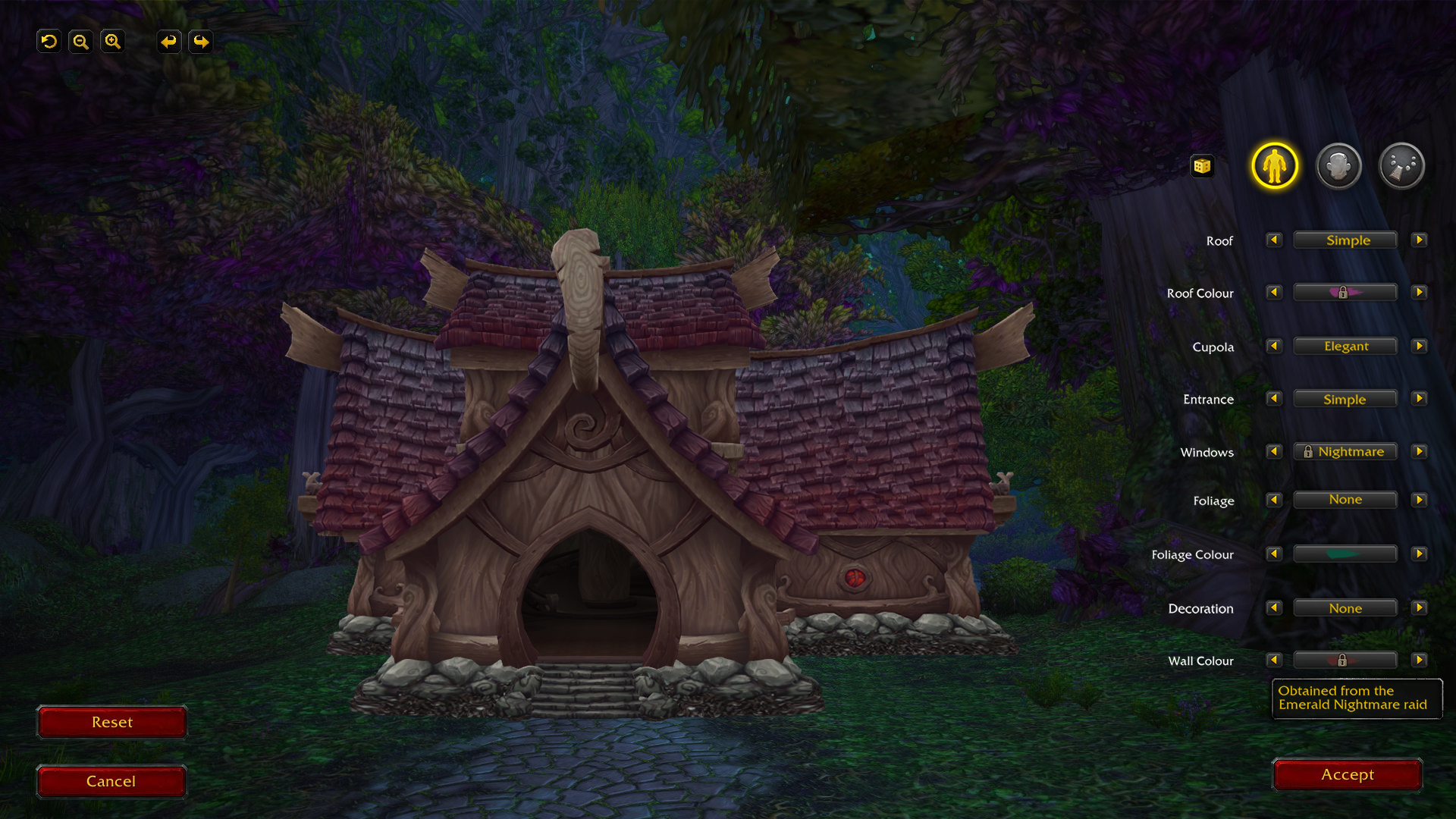1456x819 pixels.
Task: Redo the change with the forward arrow
Action: click(201, 42)
